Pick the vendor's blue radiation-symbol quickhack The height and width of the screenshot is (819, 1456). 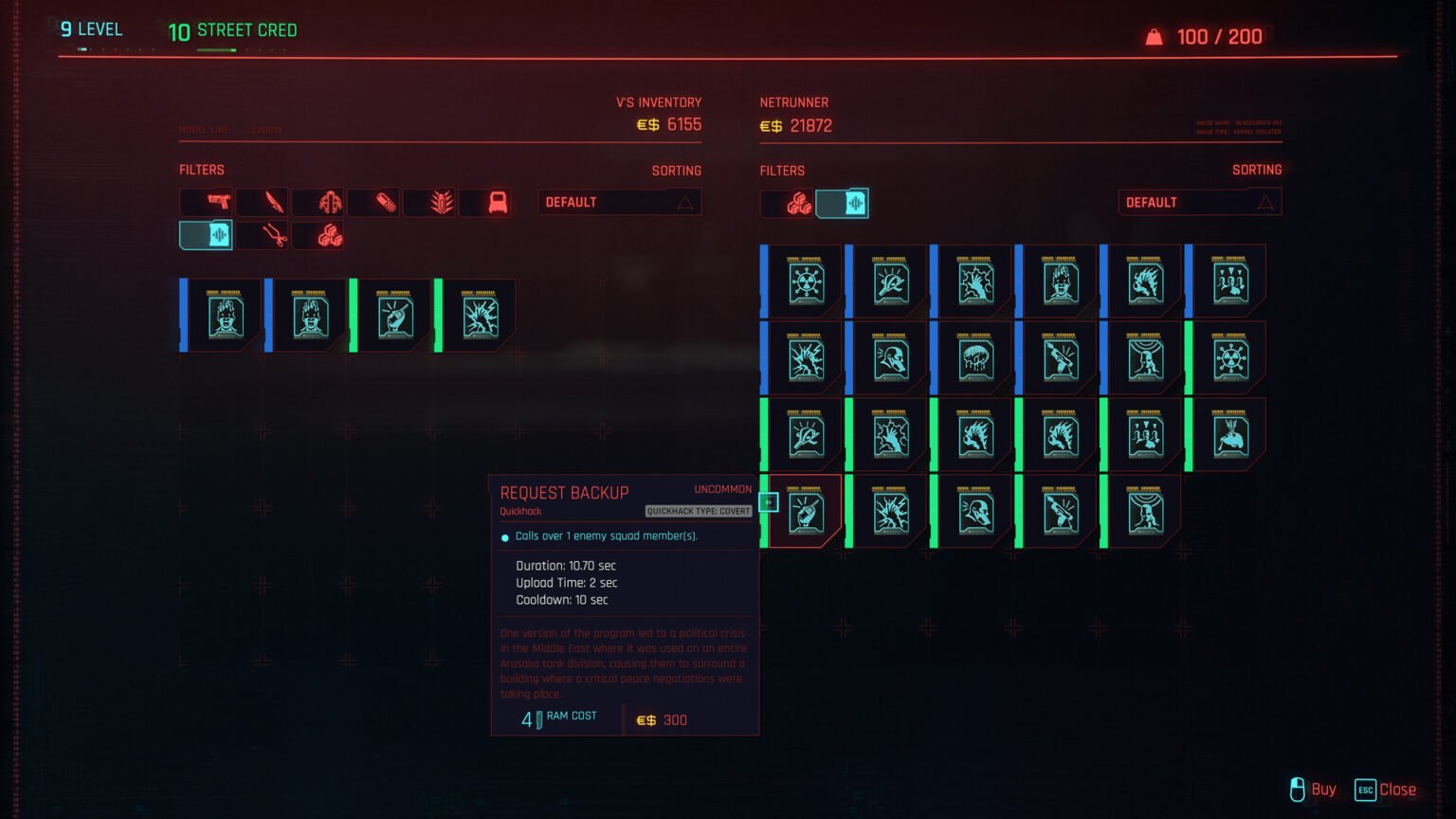[806, 282]
